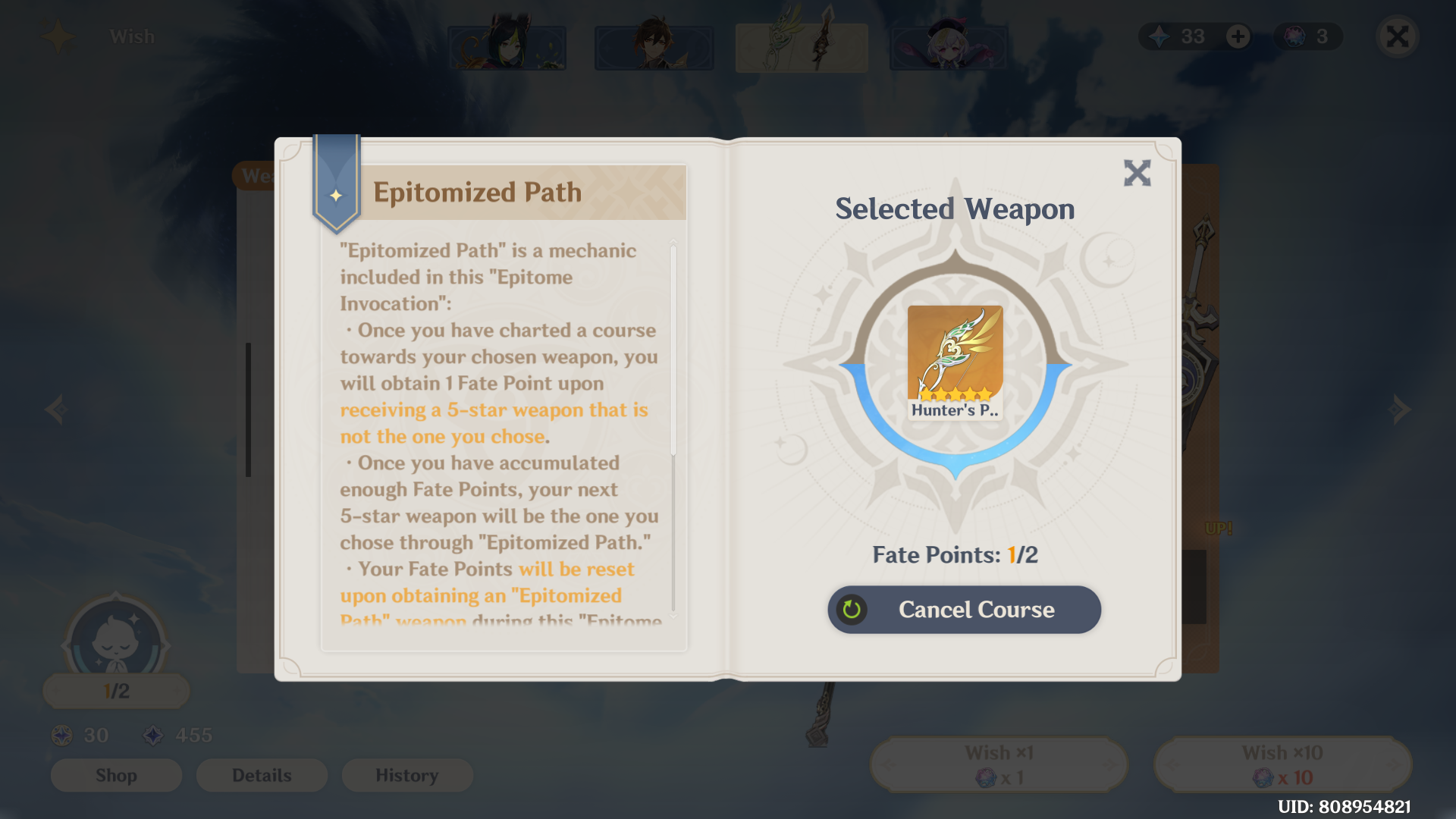The width and height of the screenshot is (1456, 819).
Task: Switch to the Tighnari character banner
Action: tap(507, 47)
